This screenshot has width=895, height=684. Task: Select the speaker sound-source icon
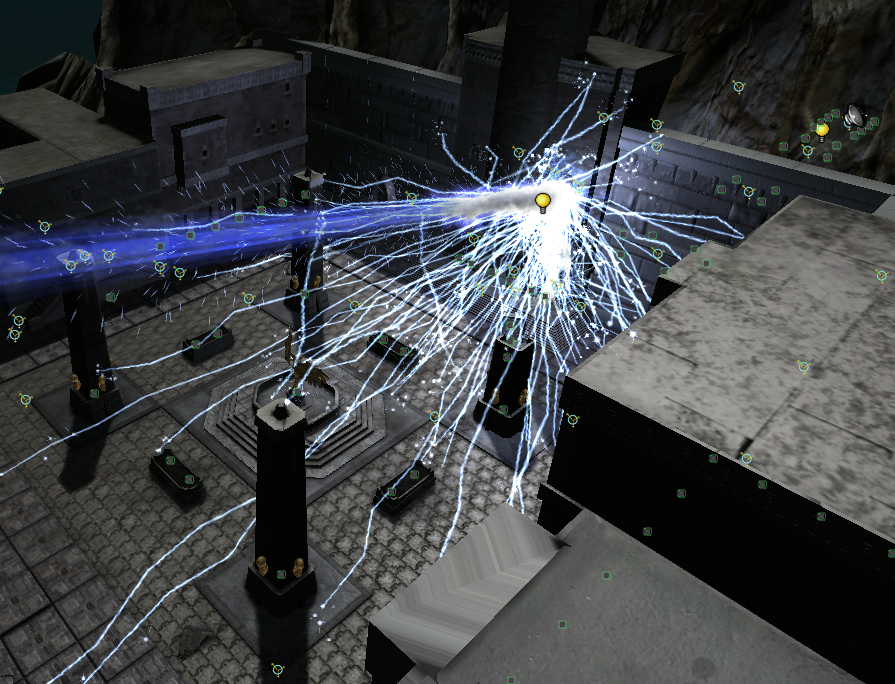(854, 117)
